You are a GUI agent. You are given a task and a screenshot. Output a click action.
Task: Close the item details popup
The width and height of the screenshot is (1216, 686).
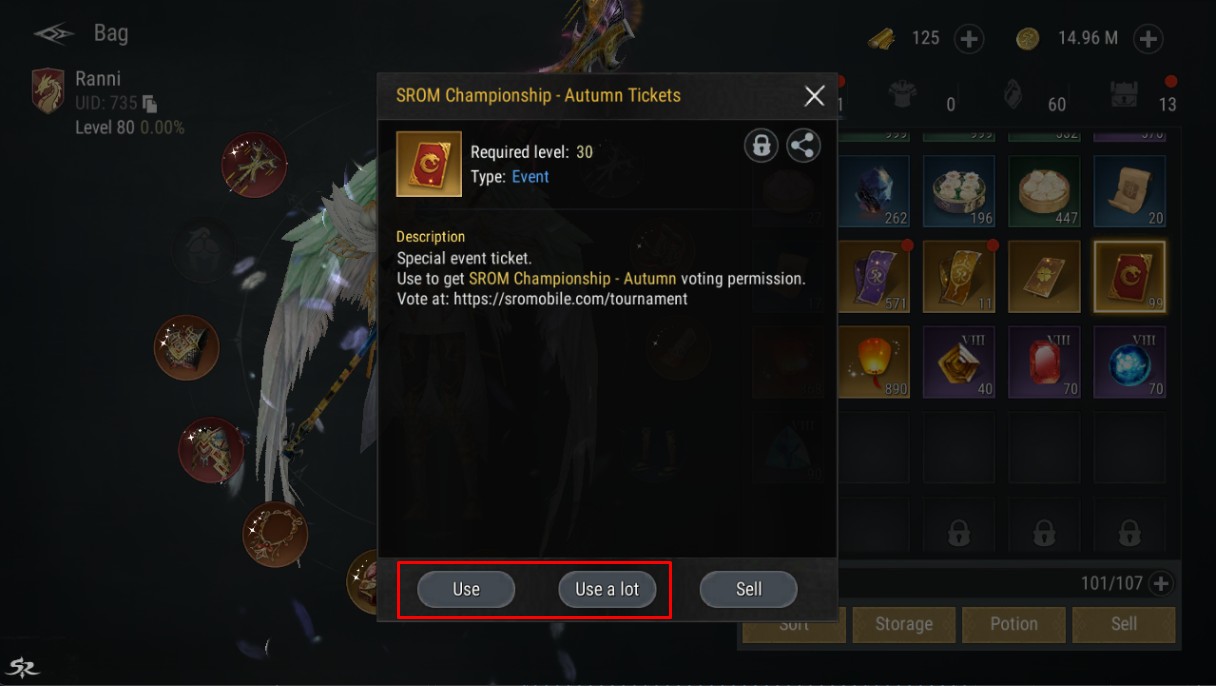814,95
